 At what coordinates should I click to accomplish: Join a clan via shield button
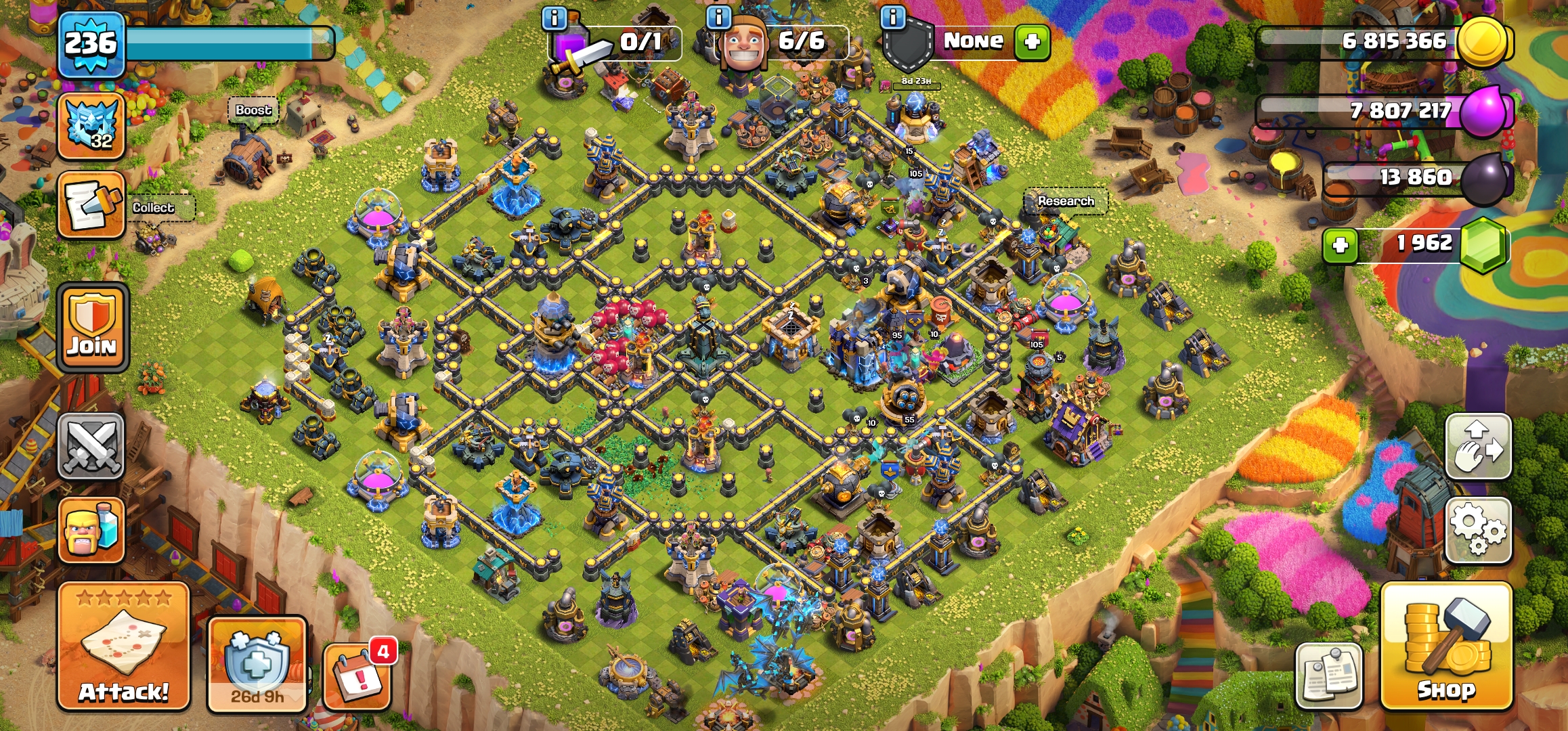[92, 328]
